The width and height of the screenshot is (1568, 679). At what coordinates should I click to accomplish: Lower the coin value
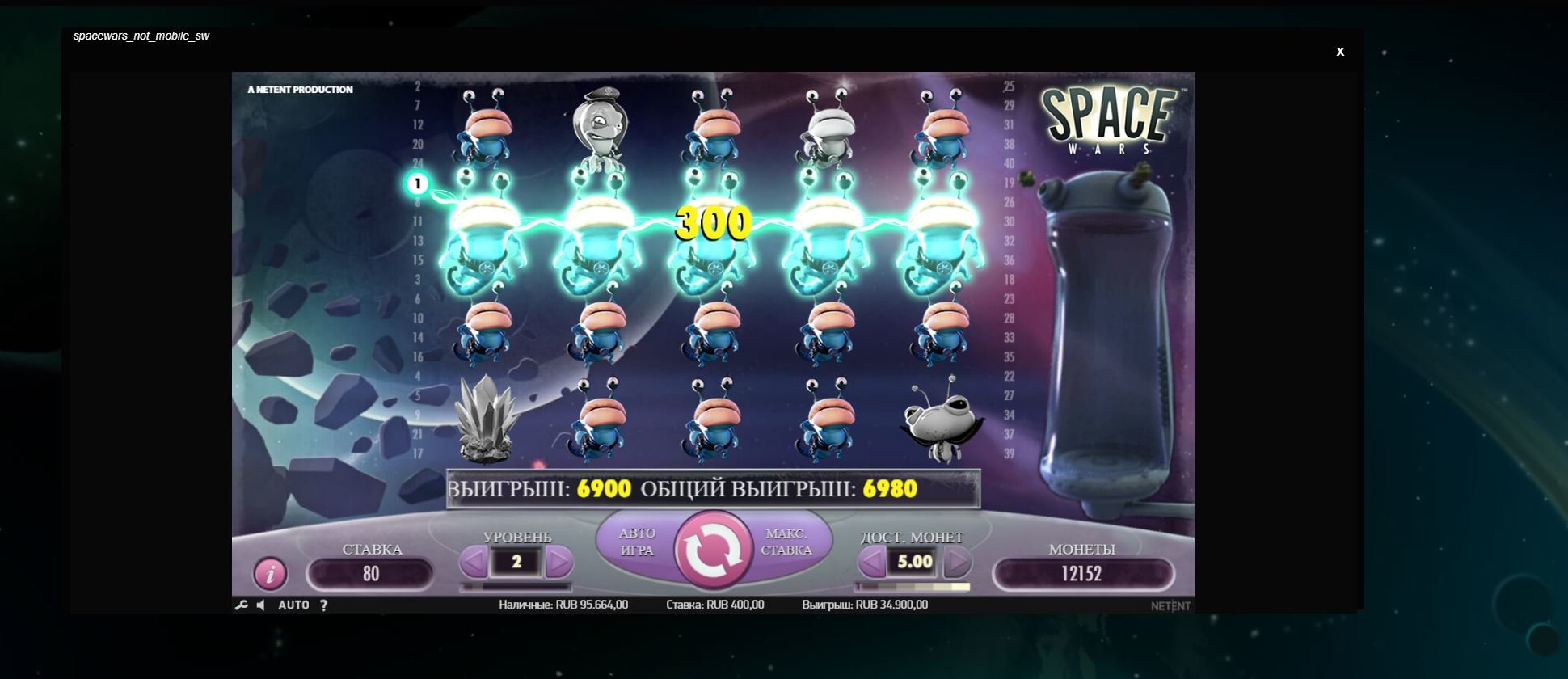pos(871,562)
